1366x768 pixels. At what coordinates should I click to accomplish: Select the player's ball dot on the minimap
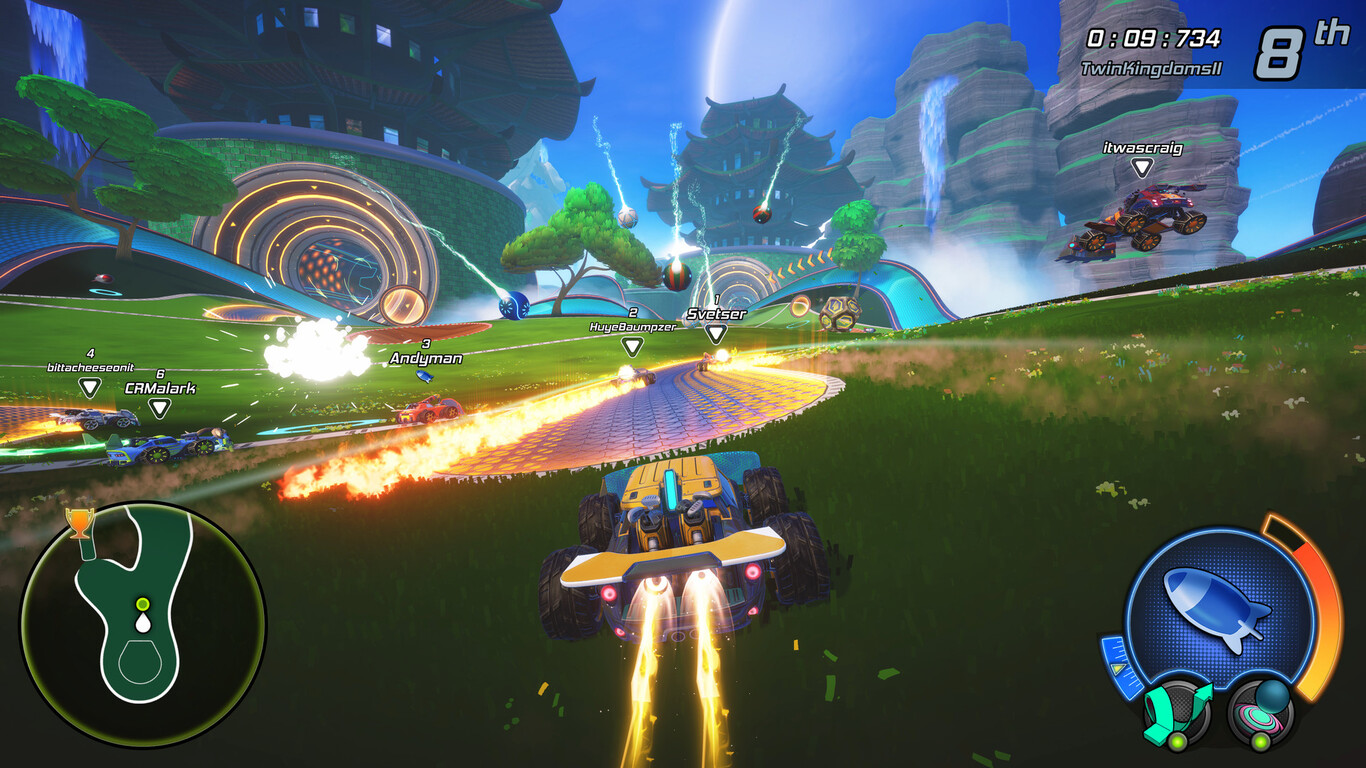click(141, 603)
